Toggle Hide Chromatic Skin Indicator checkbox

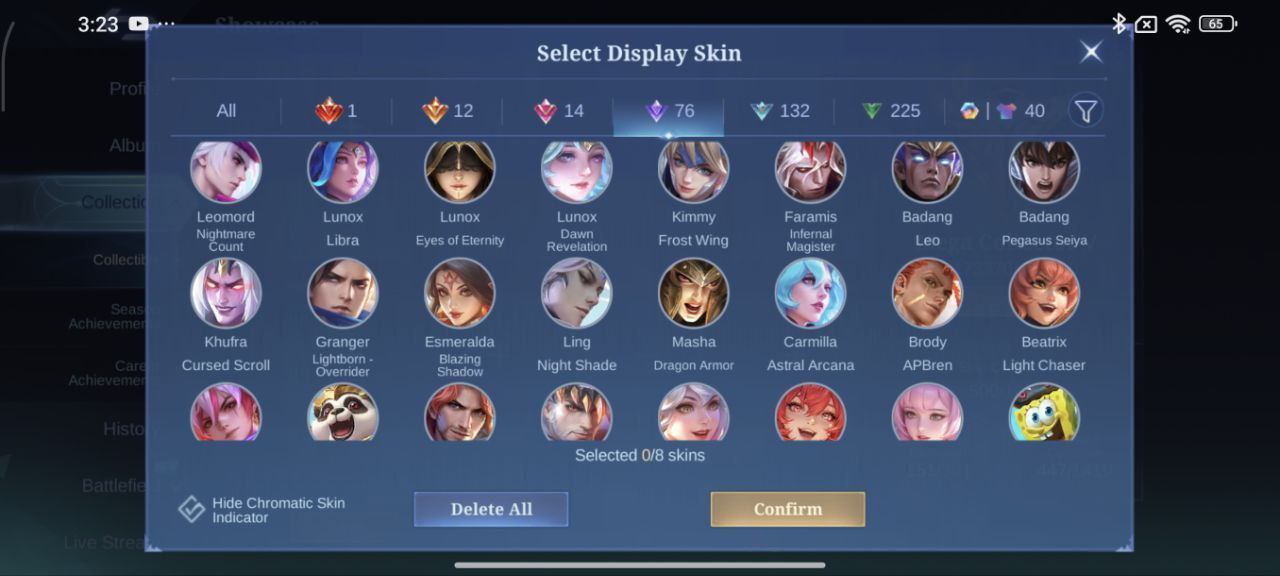pyautogui.click(x=192, y=509)
